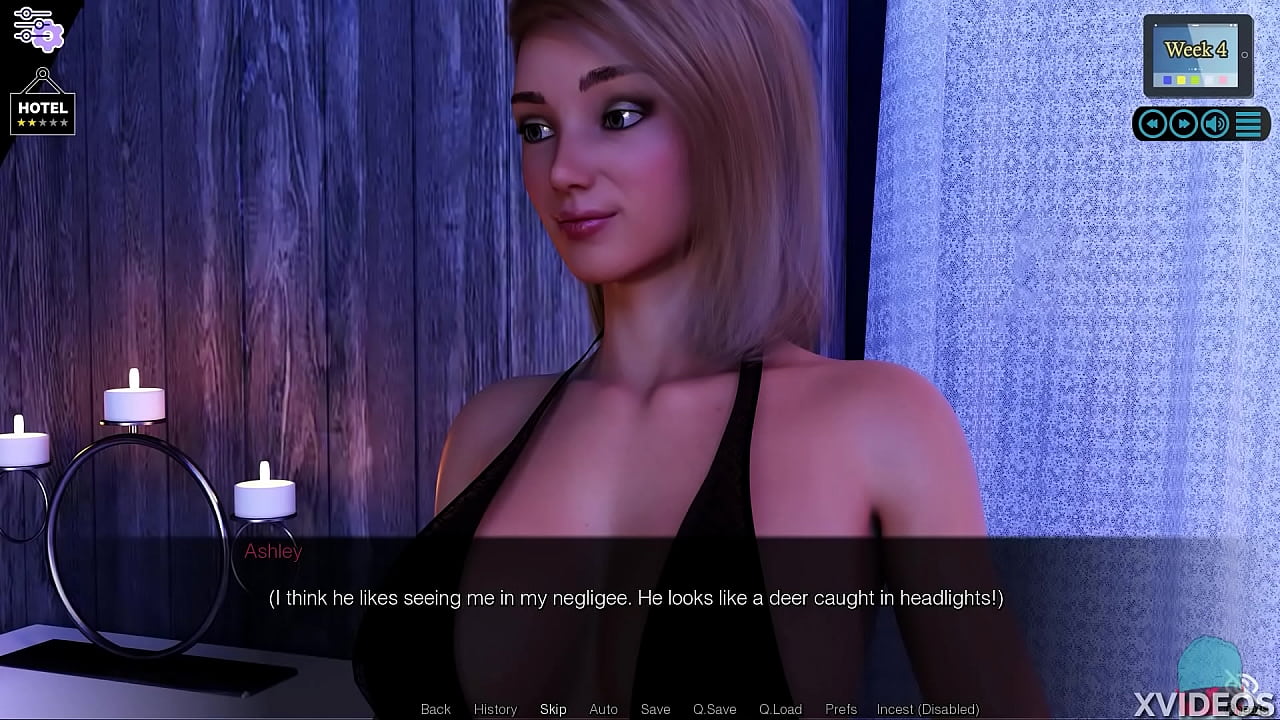This screenshot has height=720, width=1280.
Task: Mute audio via the speaker icon
Action: 1215,123
